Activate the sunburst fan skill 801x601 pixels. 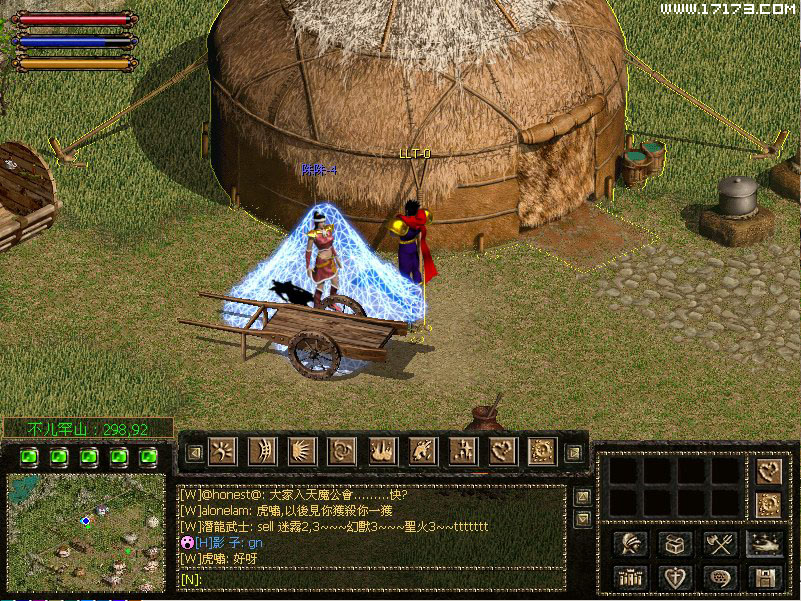(302, 452)
